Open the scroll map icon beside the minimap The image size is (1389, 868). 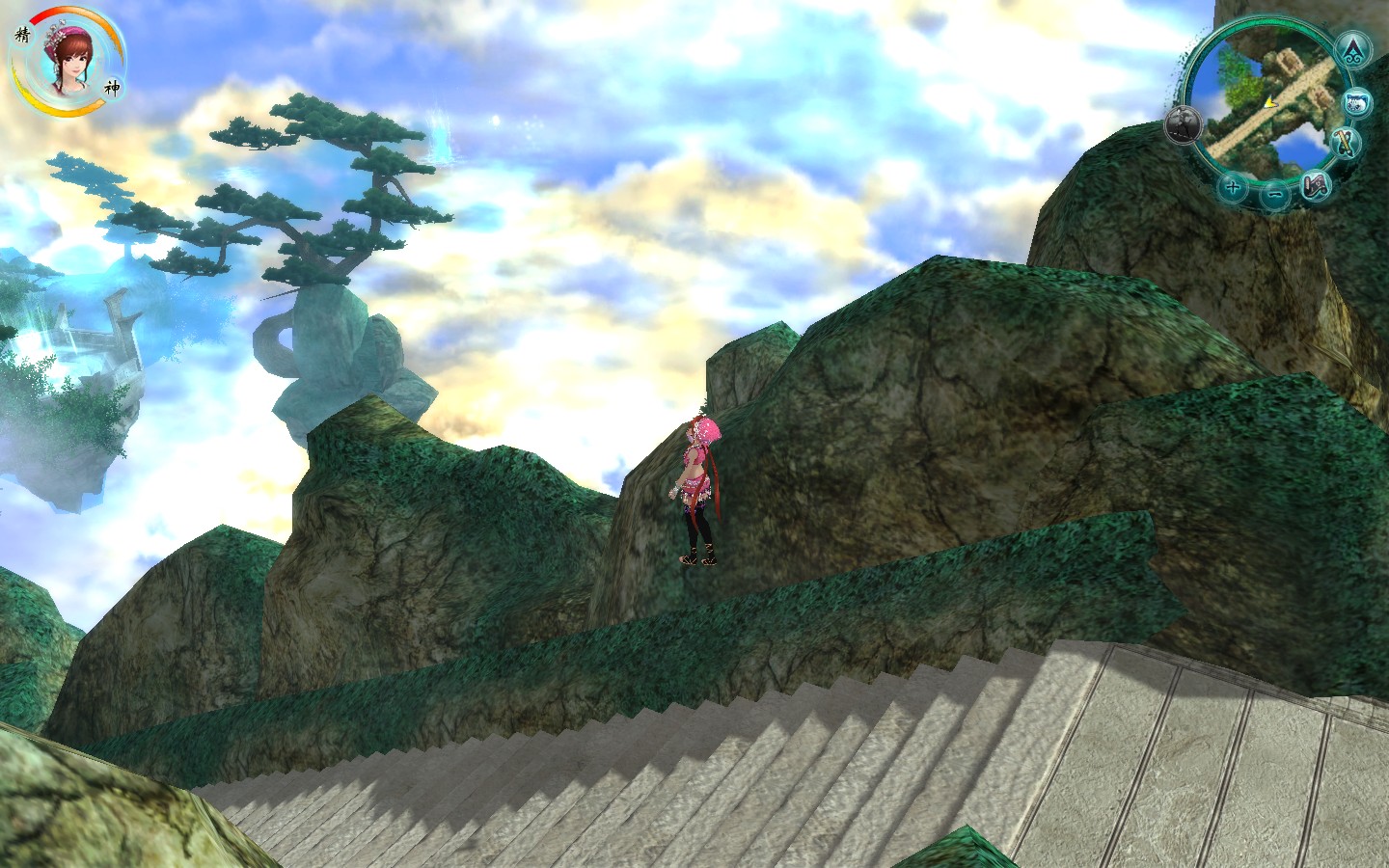(x=1316, y=186)
